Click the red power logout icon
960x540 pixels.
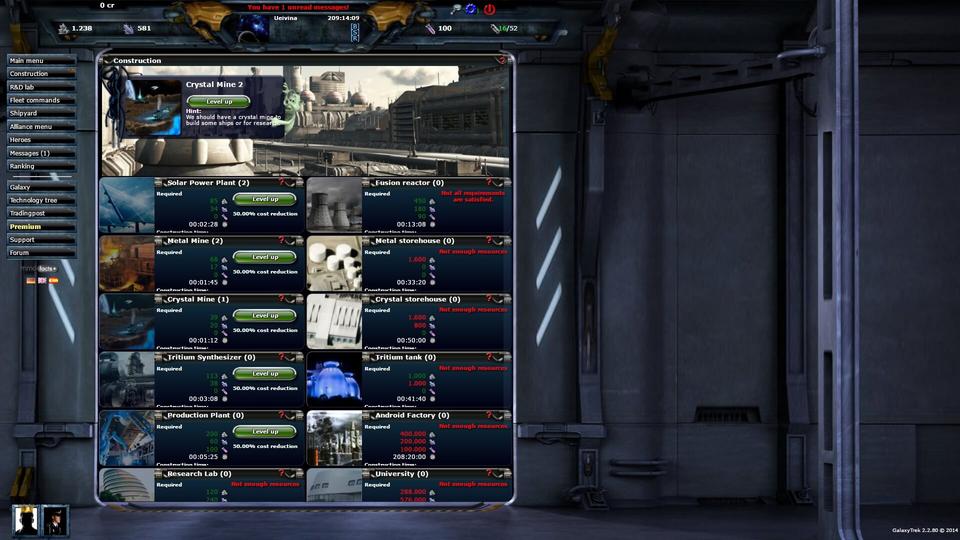coord(489,9)
